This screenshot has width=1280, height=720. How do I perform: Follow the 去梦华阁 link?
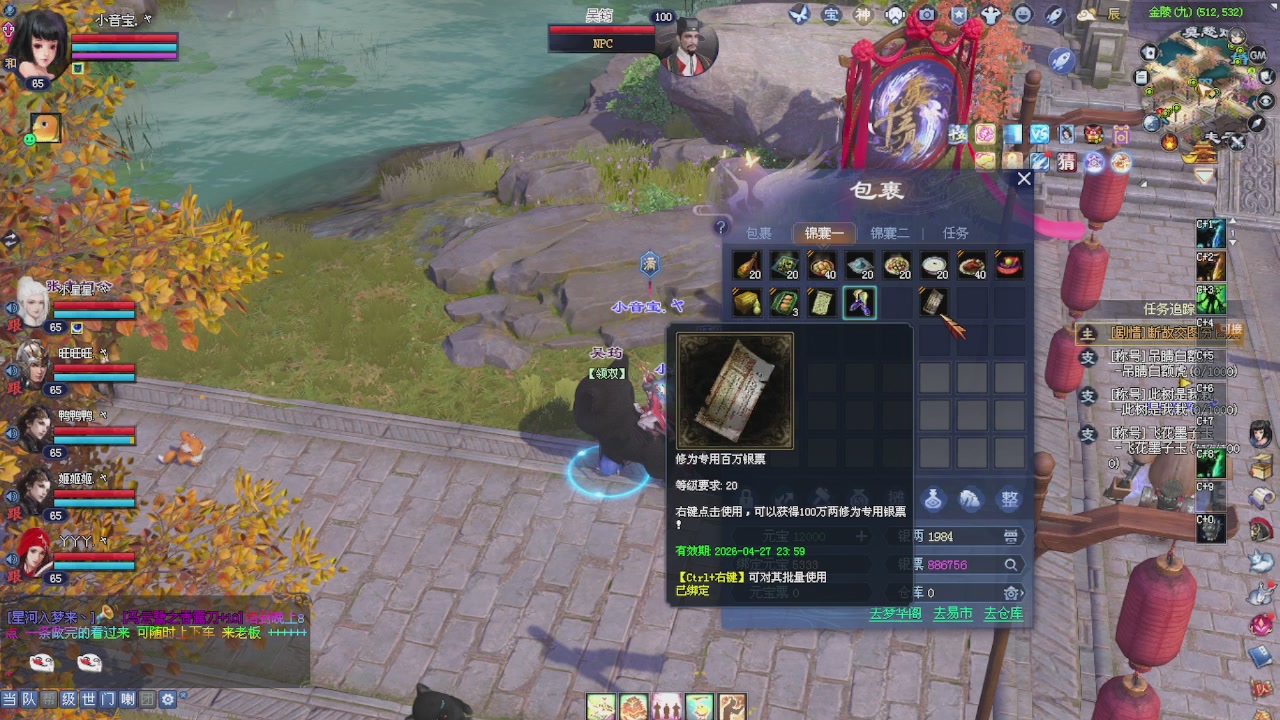tap(895, 613)
